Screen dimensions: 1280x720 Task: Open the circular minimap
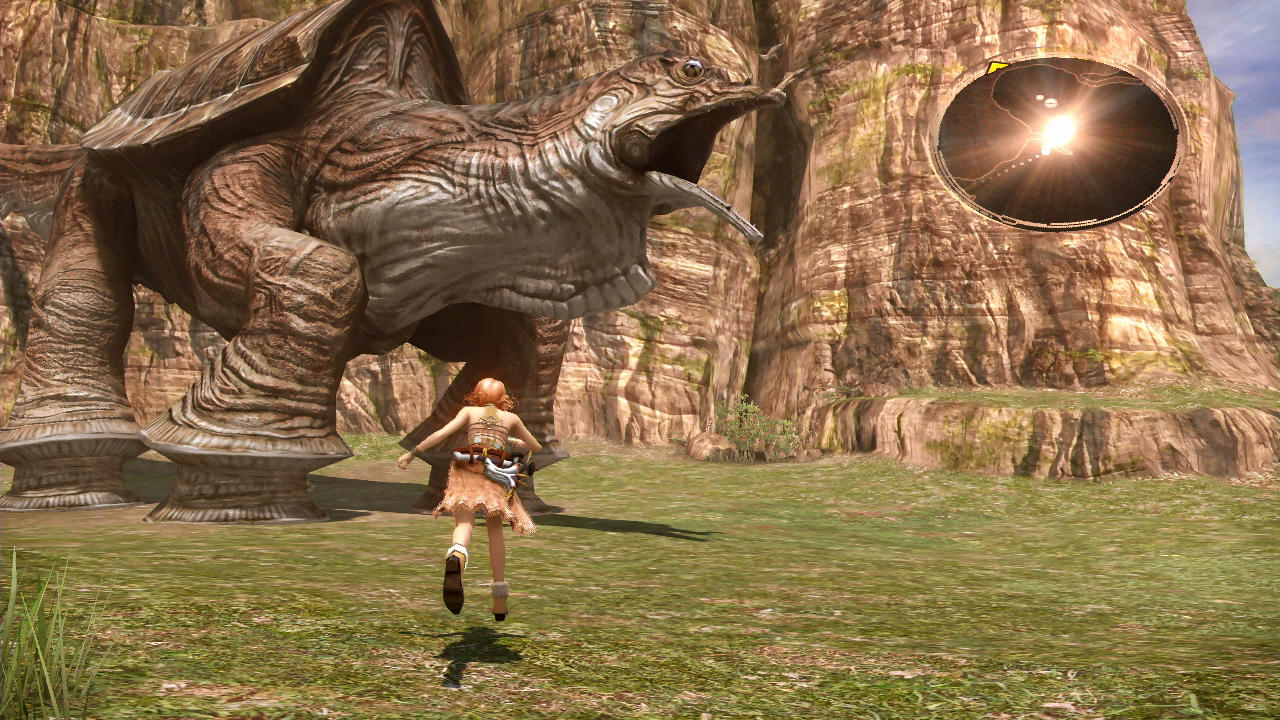tap(1058, 143)
